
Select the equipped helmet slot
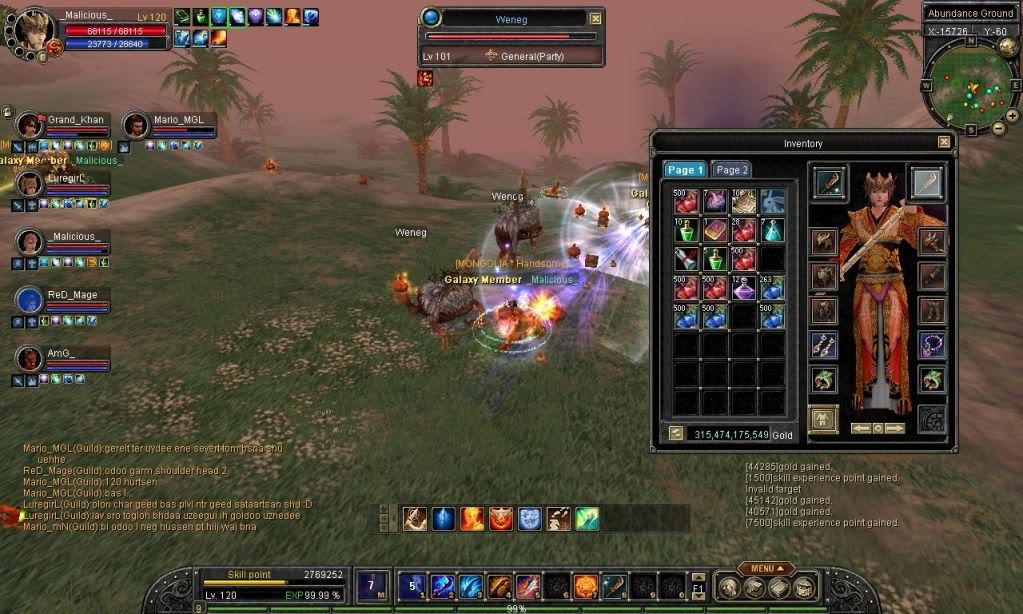pos(823,241)
